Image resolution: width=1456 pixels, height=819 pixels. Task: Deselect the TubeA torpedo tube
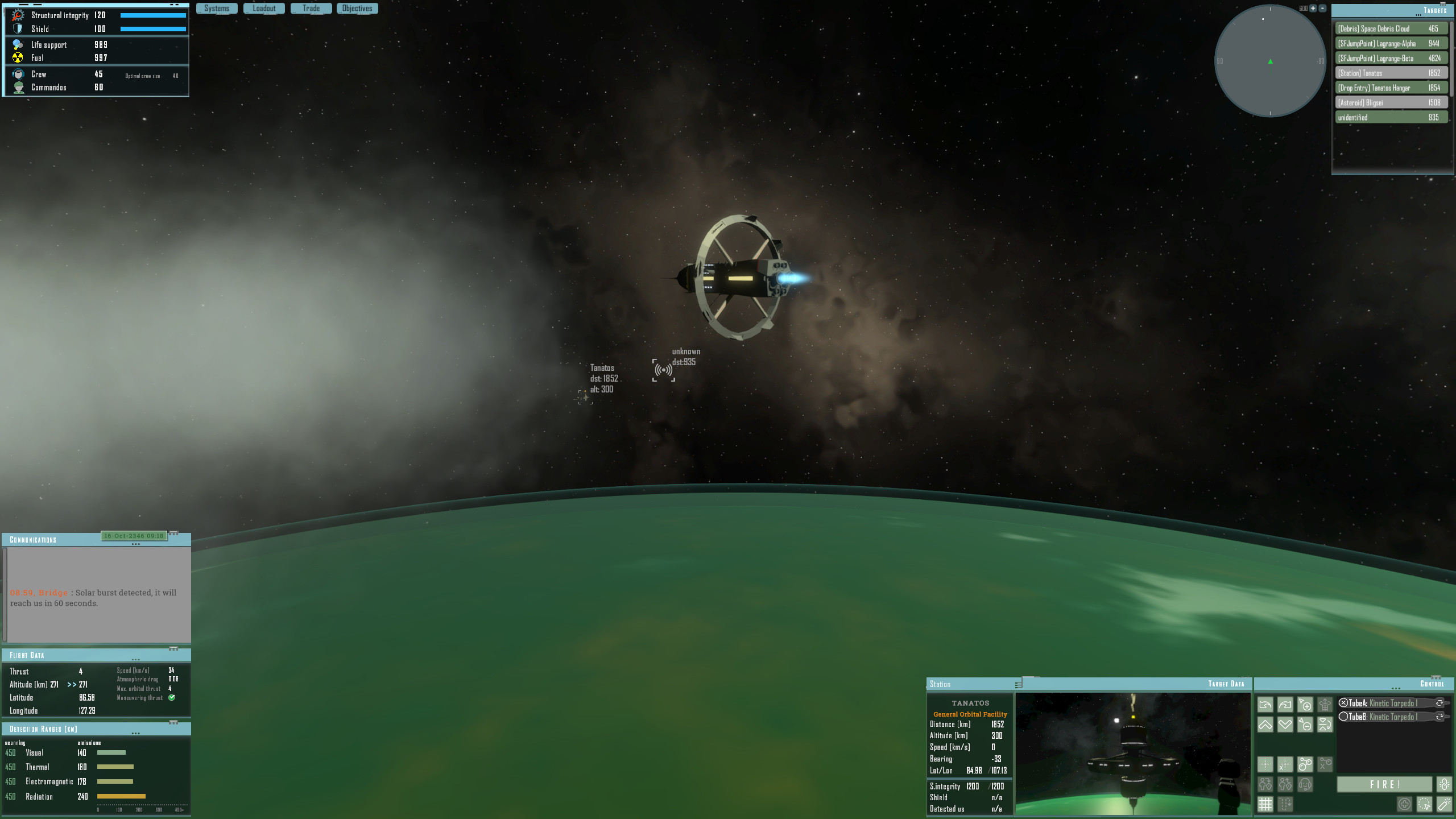(x=1343, y=702)
